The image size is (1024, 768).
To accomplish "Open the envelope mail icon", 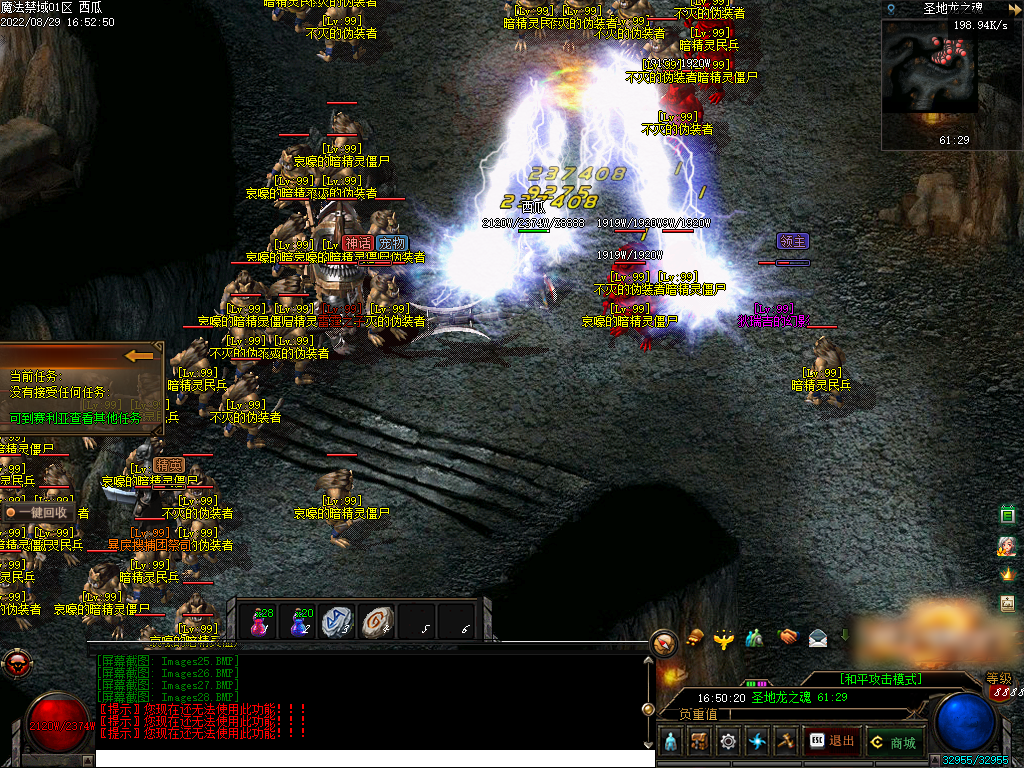I will pyautogui.click(x=818, y=637).
